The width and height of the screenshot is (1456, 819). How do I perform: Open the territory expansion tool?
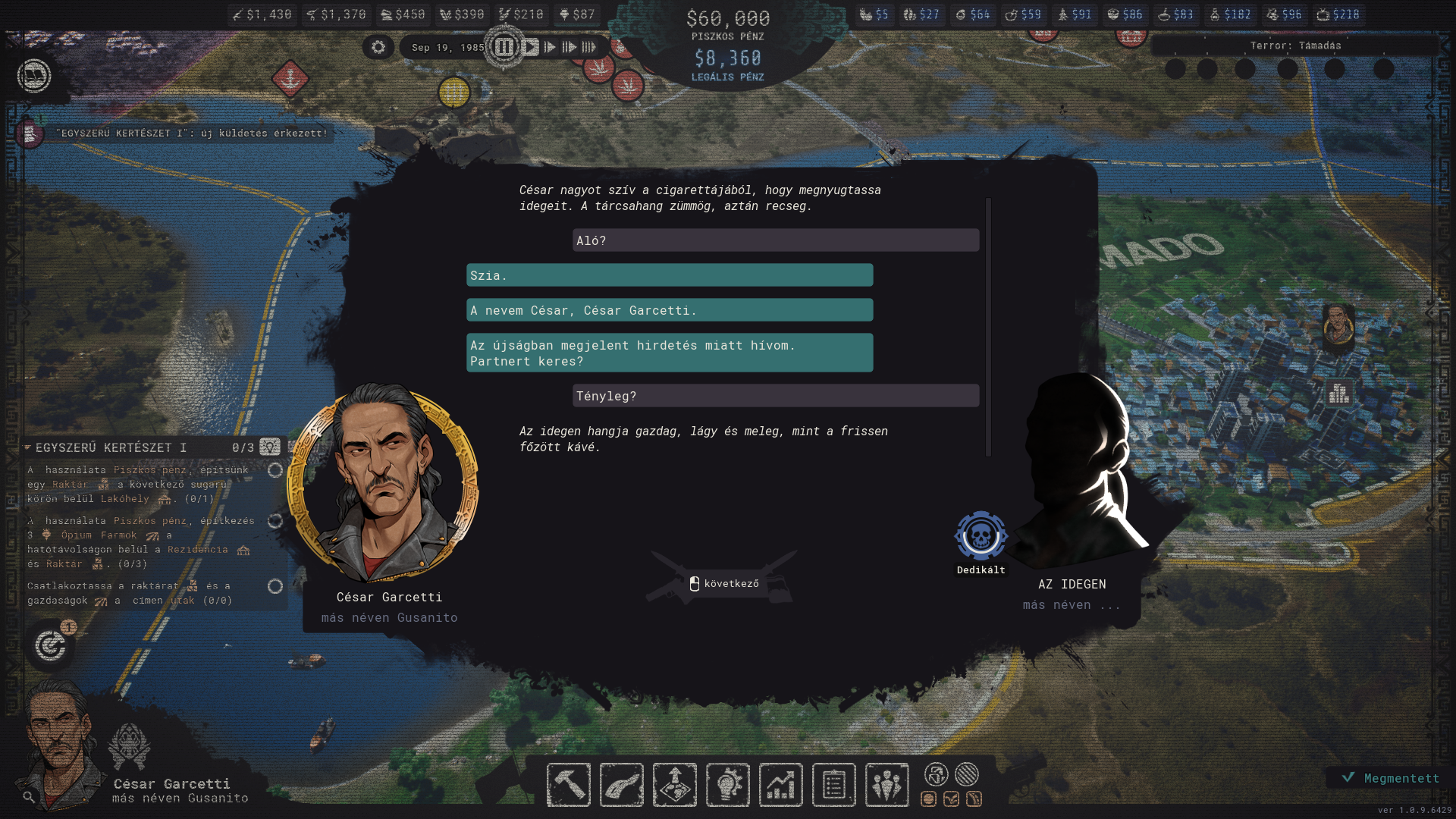[x=674, y=784]
